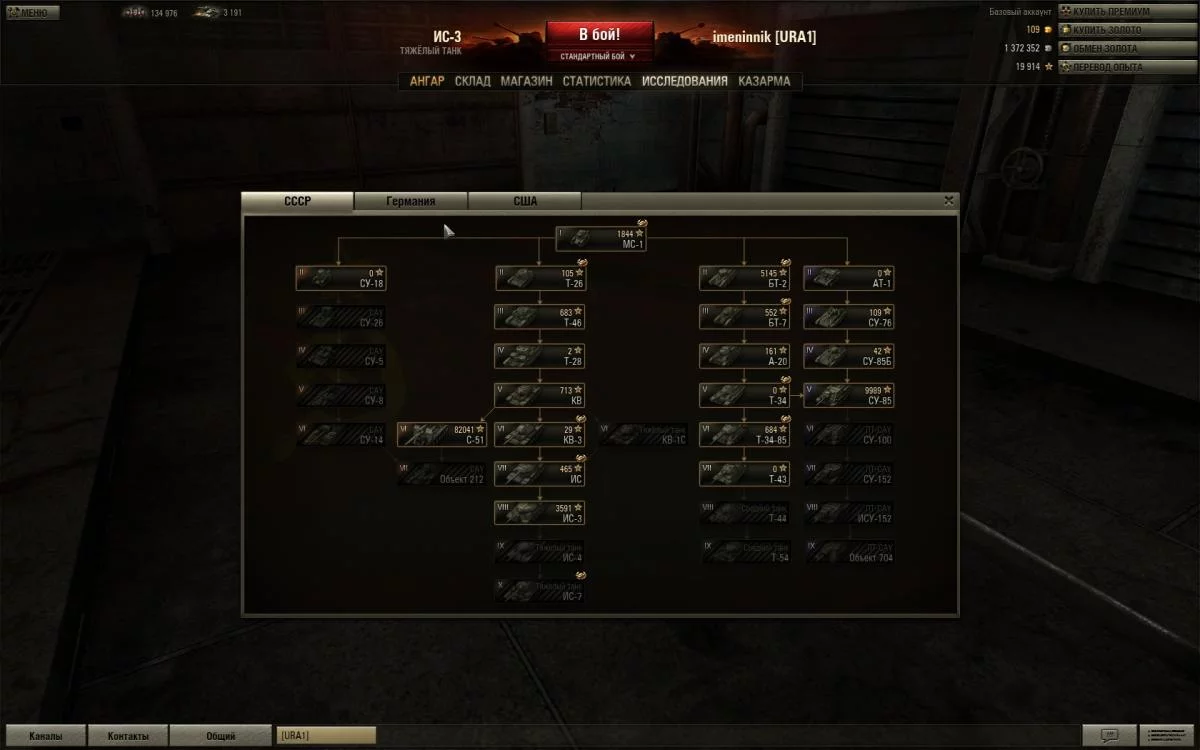
Task: Open the Склад section
Action: coord(473,81)
